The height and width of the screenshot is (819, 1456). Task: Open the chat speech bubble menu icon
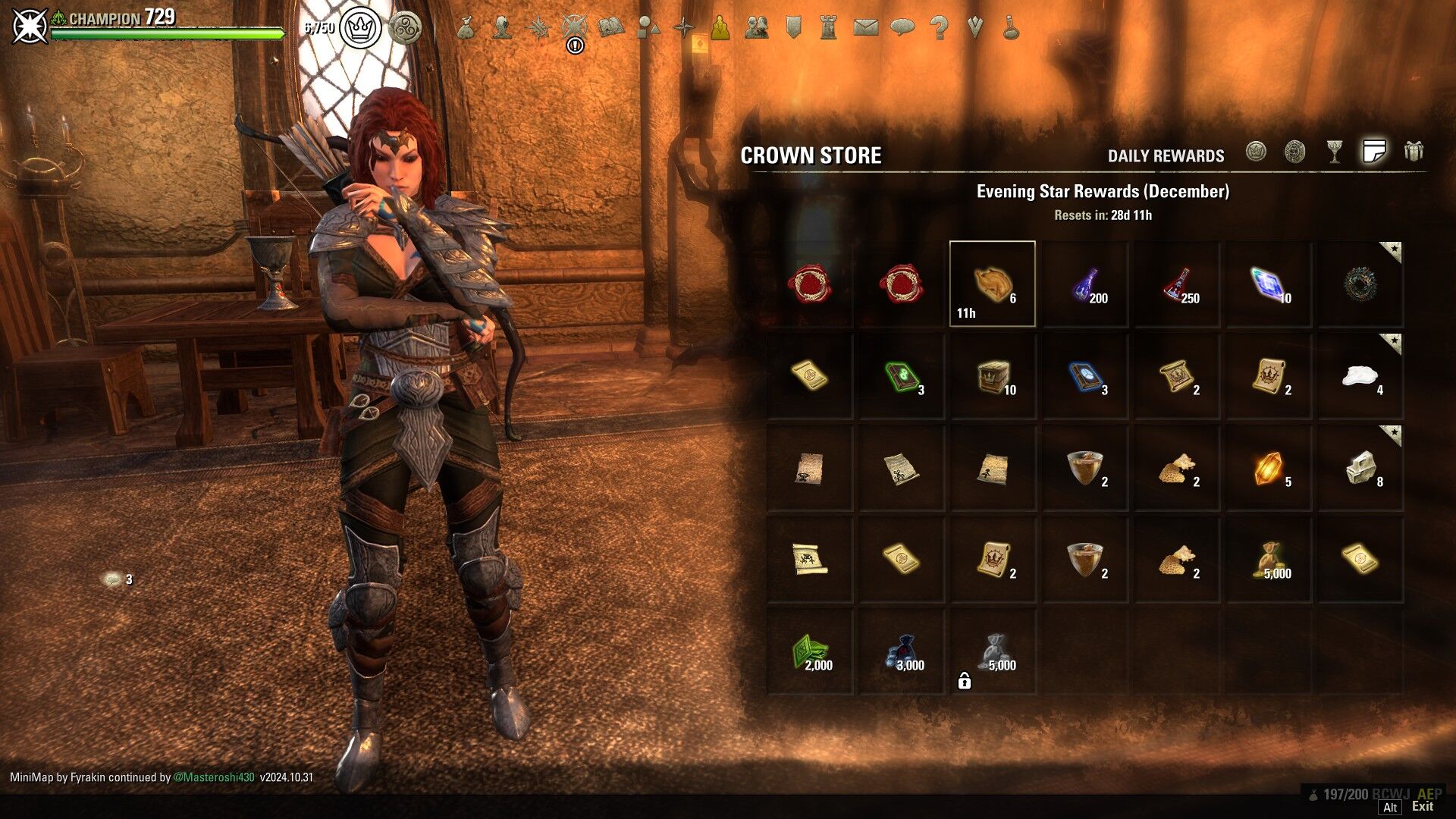[902, 28]
